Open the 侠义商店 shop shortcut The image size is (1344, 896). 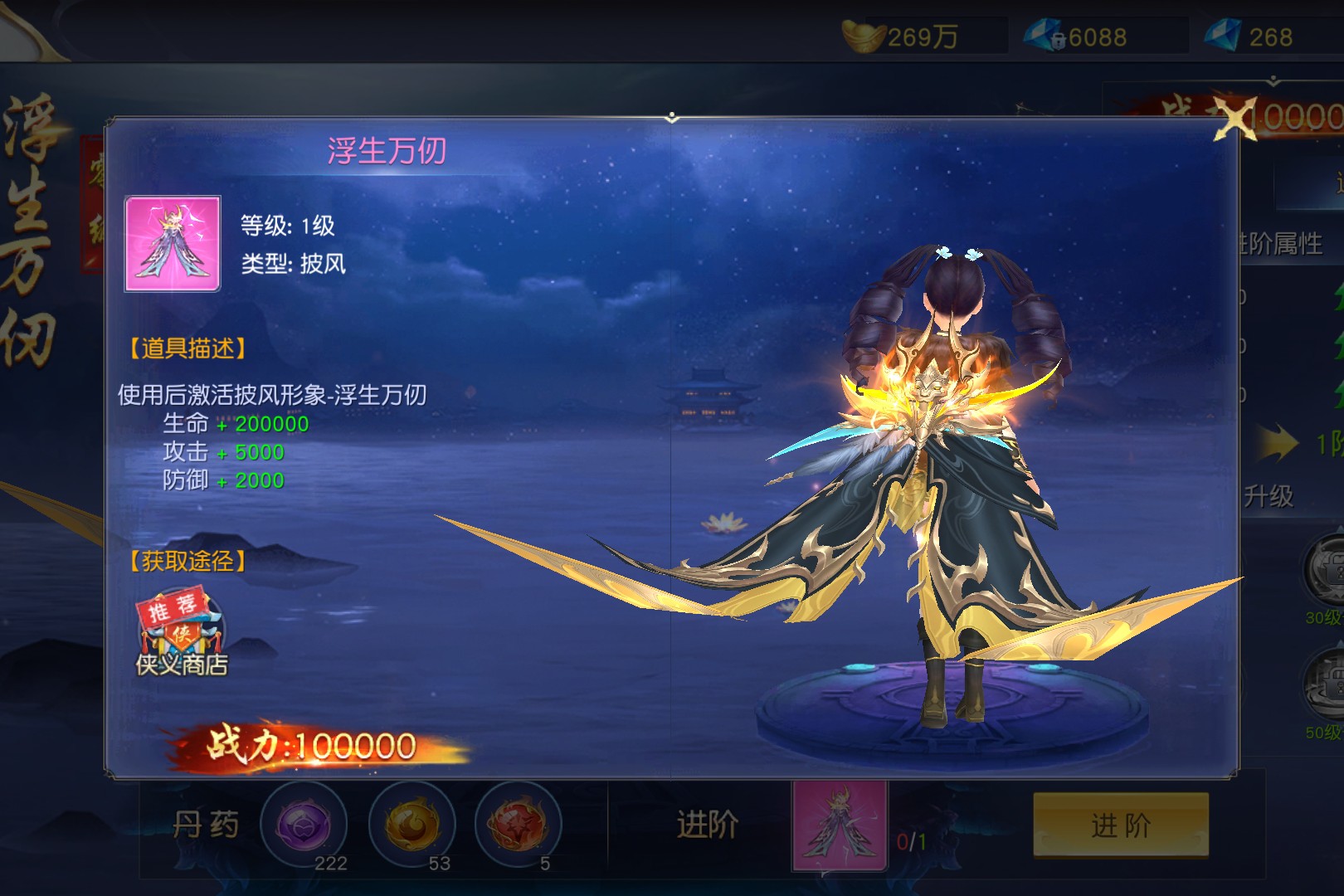pyautogui.click(x=182, y=634)
